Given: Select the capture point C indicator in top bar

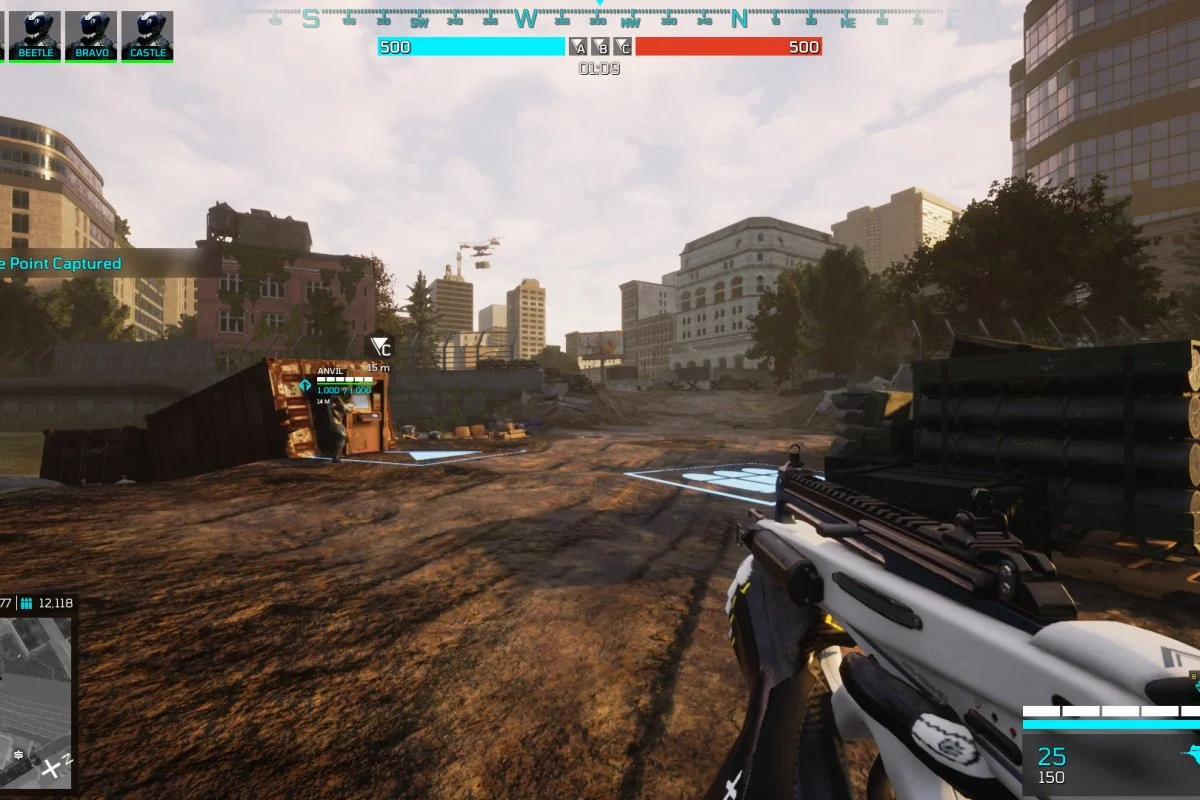Looking at the screenshot, I should point(622,47).
